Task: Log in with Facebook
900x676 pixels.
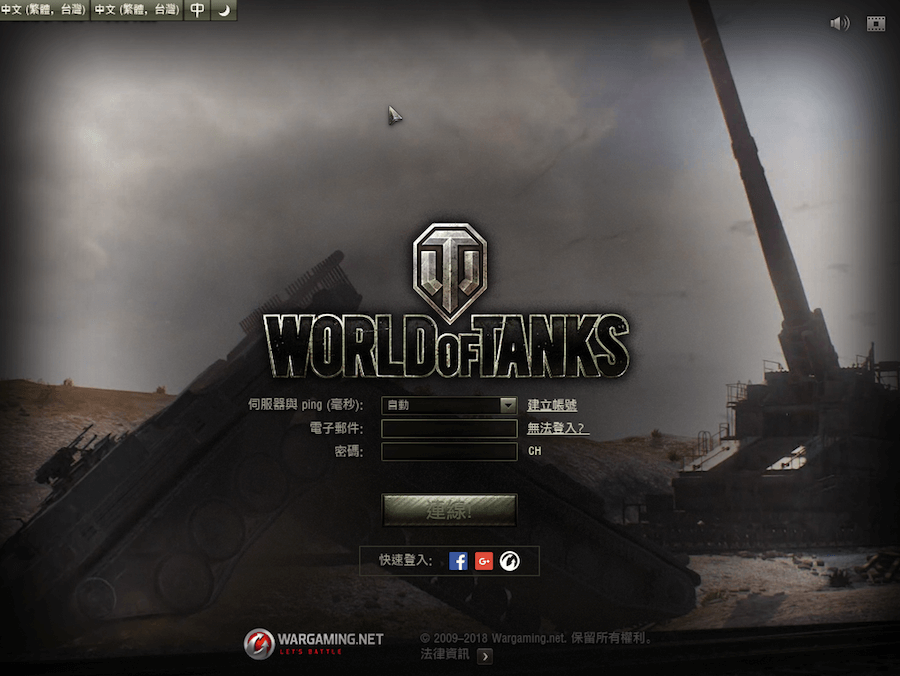Action: coord(458,561)
